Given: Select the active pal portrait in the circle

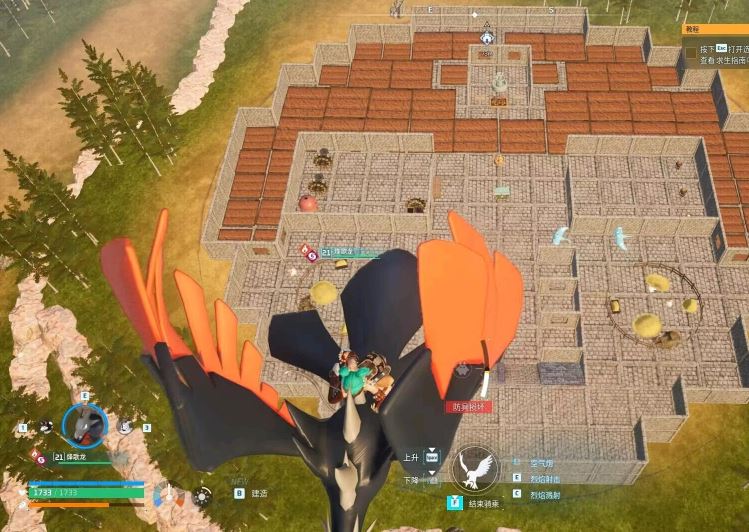Looking at the screenshot, I should pos(86,426).
